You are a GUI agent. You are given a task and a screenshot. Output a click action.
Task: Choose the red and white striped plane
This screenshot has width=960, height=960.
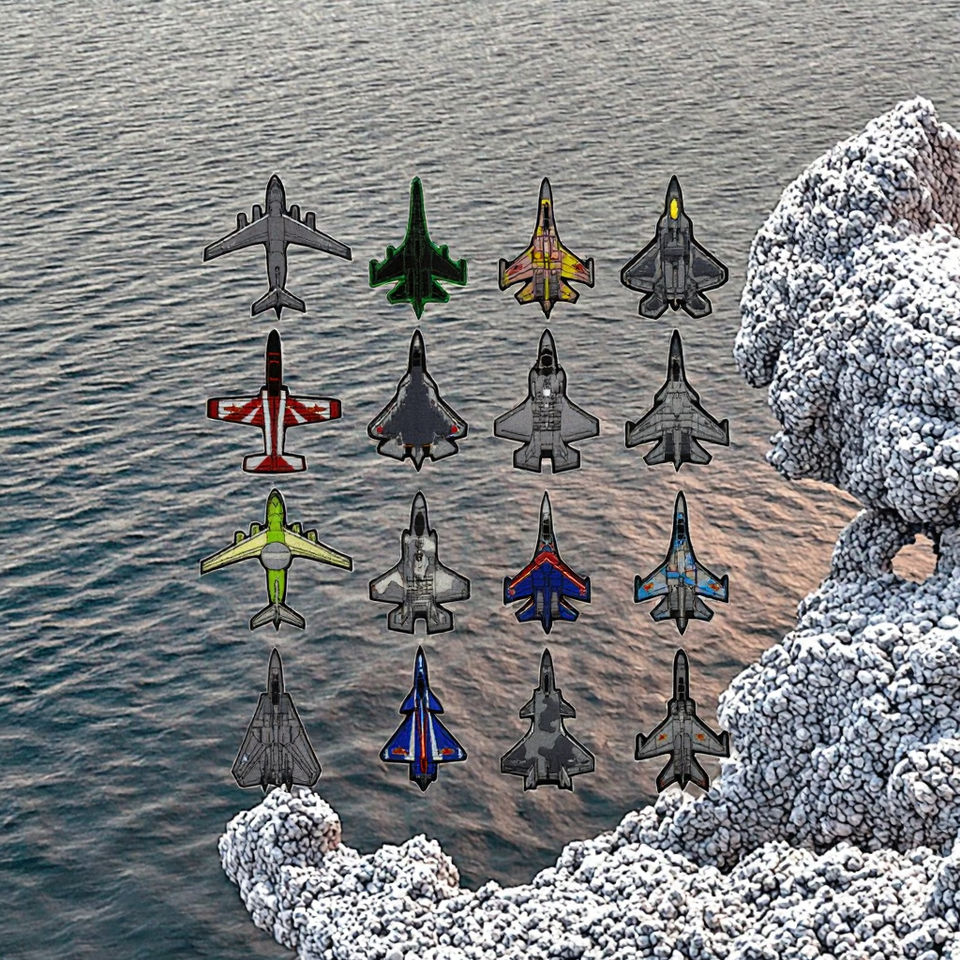(x=274, y=406)
